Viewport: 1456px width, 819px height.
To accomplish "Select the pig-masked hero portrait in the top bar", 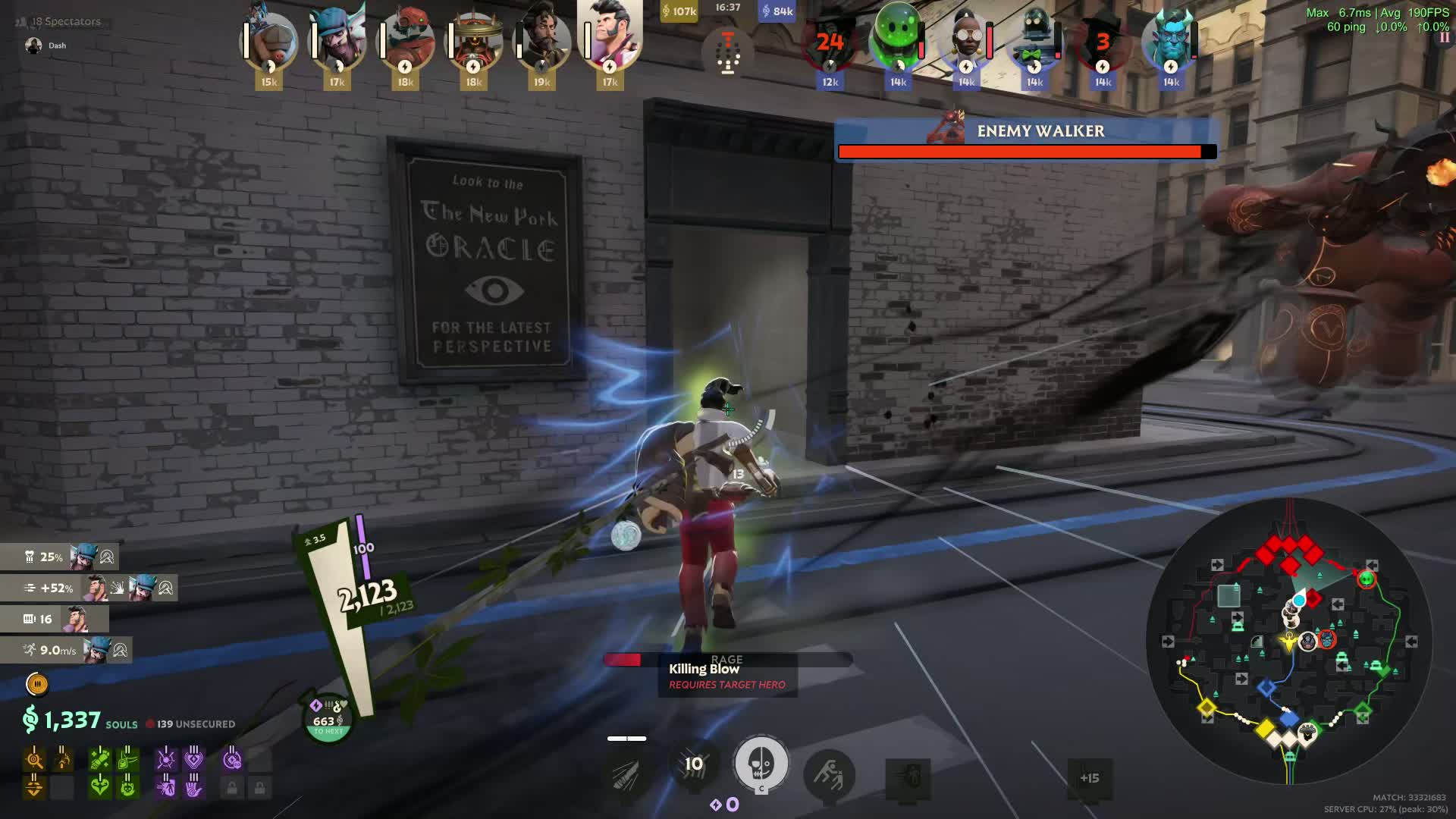I will pyautogui.click(x=268, y=42).
